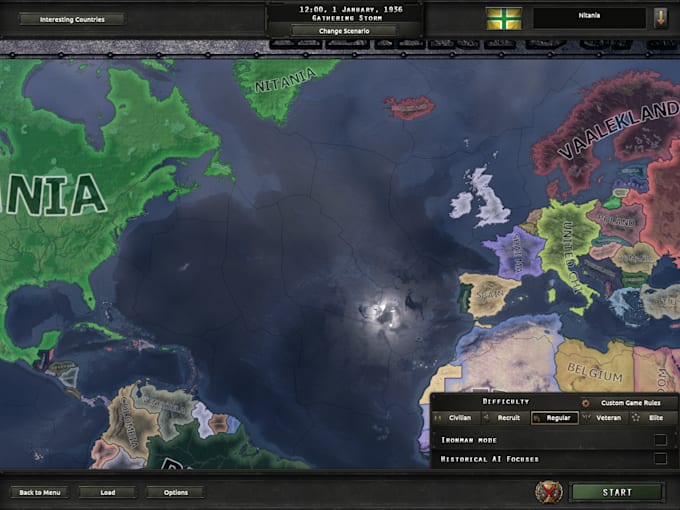Enable Ironman mode checkbox
The width and height of the screenshot is (680, 510).
tap(660, 440)
